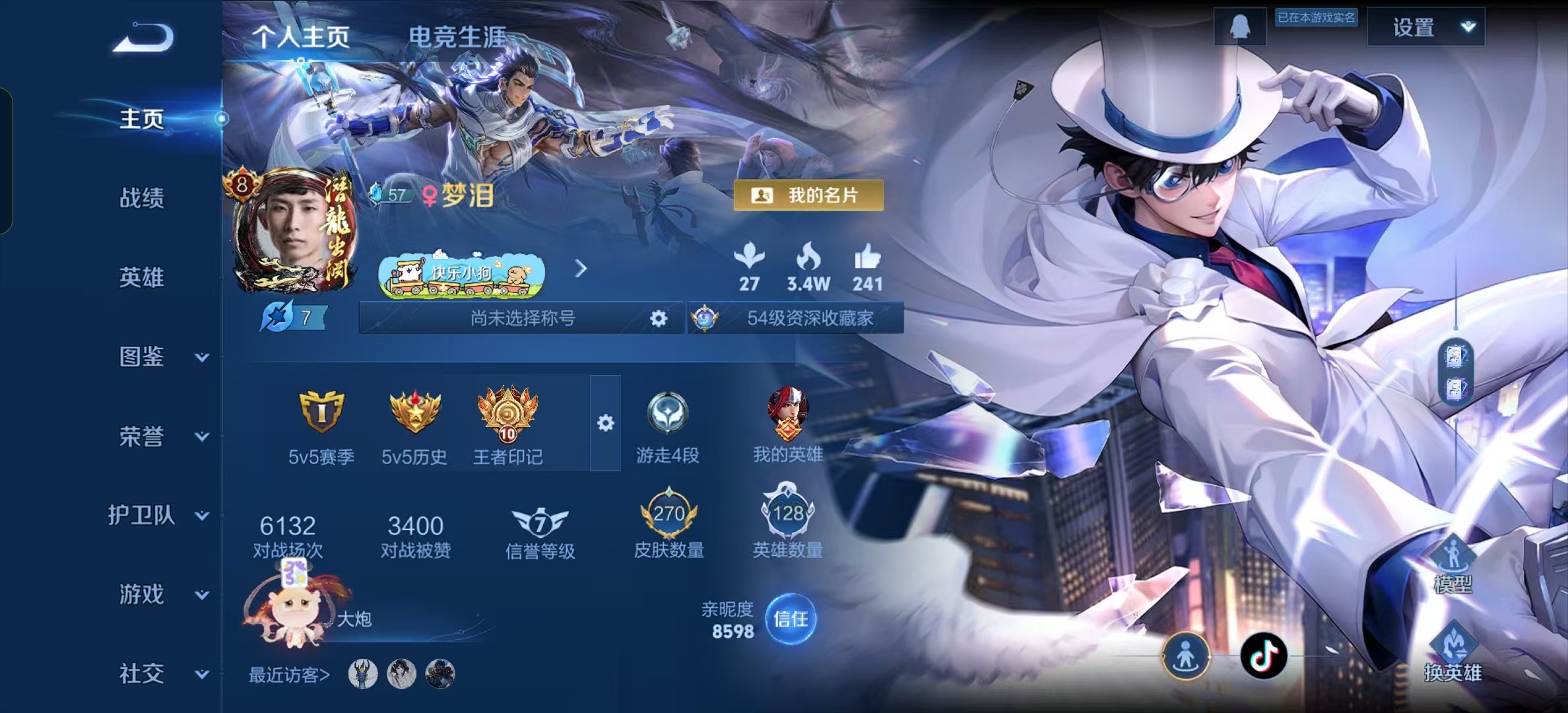The image size is (1568, 713).
Task: Open the TikTok music note icon
Action: click(x=1263, y=656)
